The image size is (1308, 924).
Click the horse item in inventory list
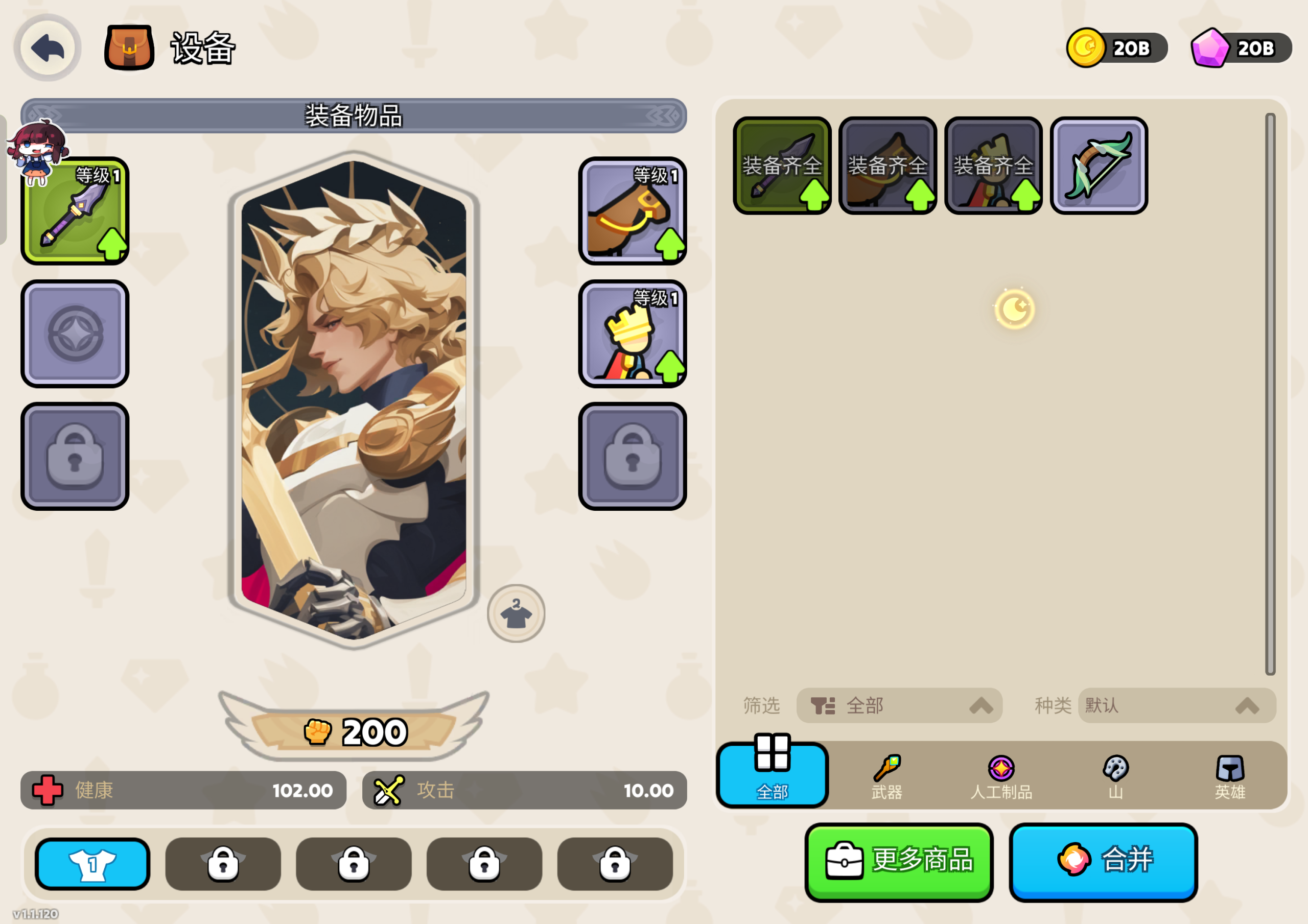click(x=887, y=166)
